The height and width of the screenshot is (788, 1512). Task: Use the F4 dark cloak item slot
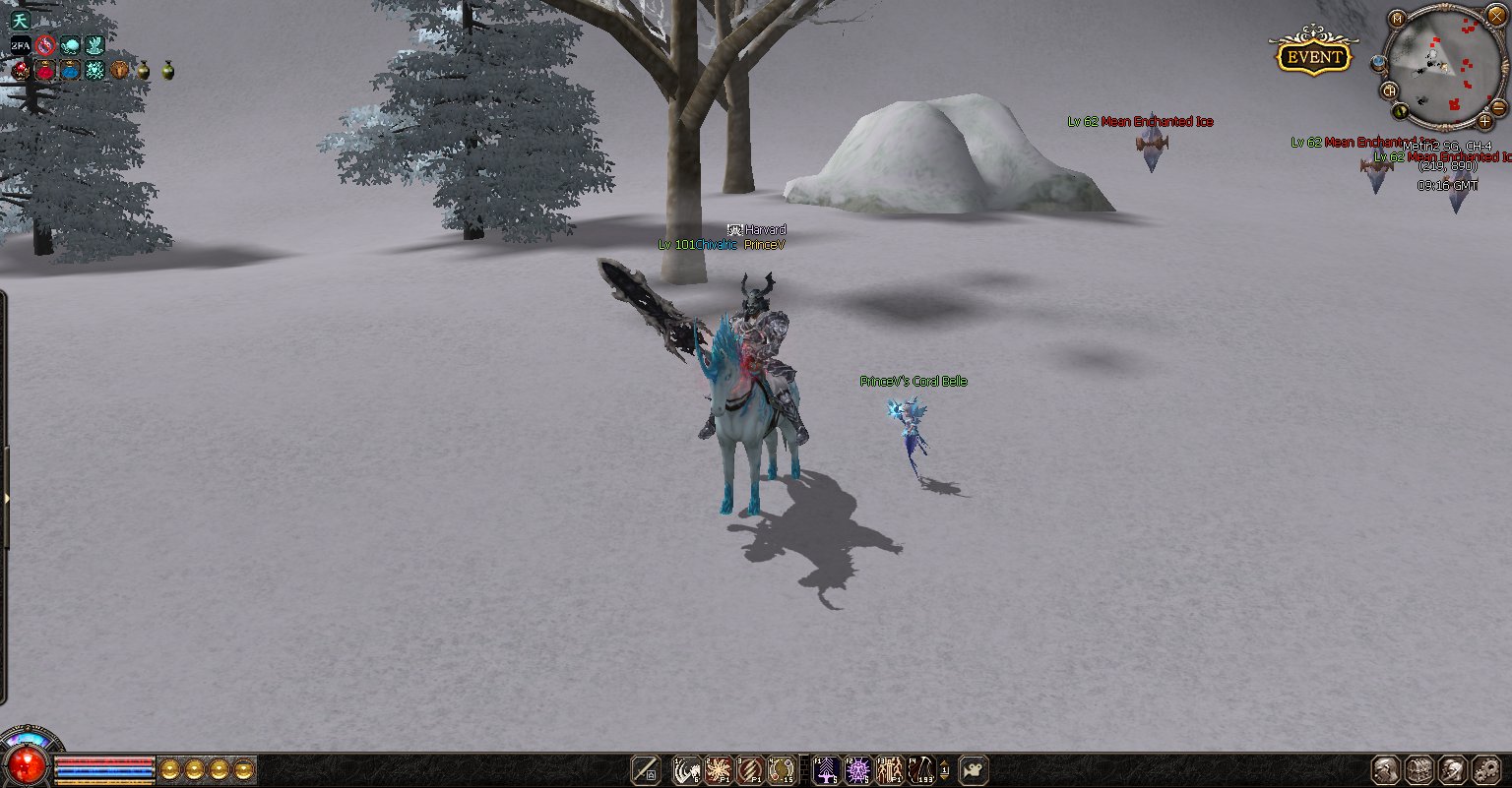pos(921,770)
